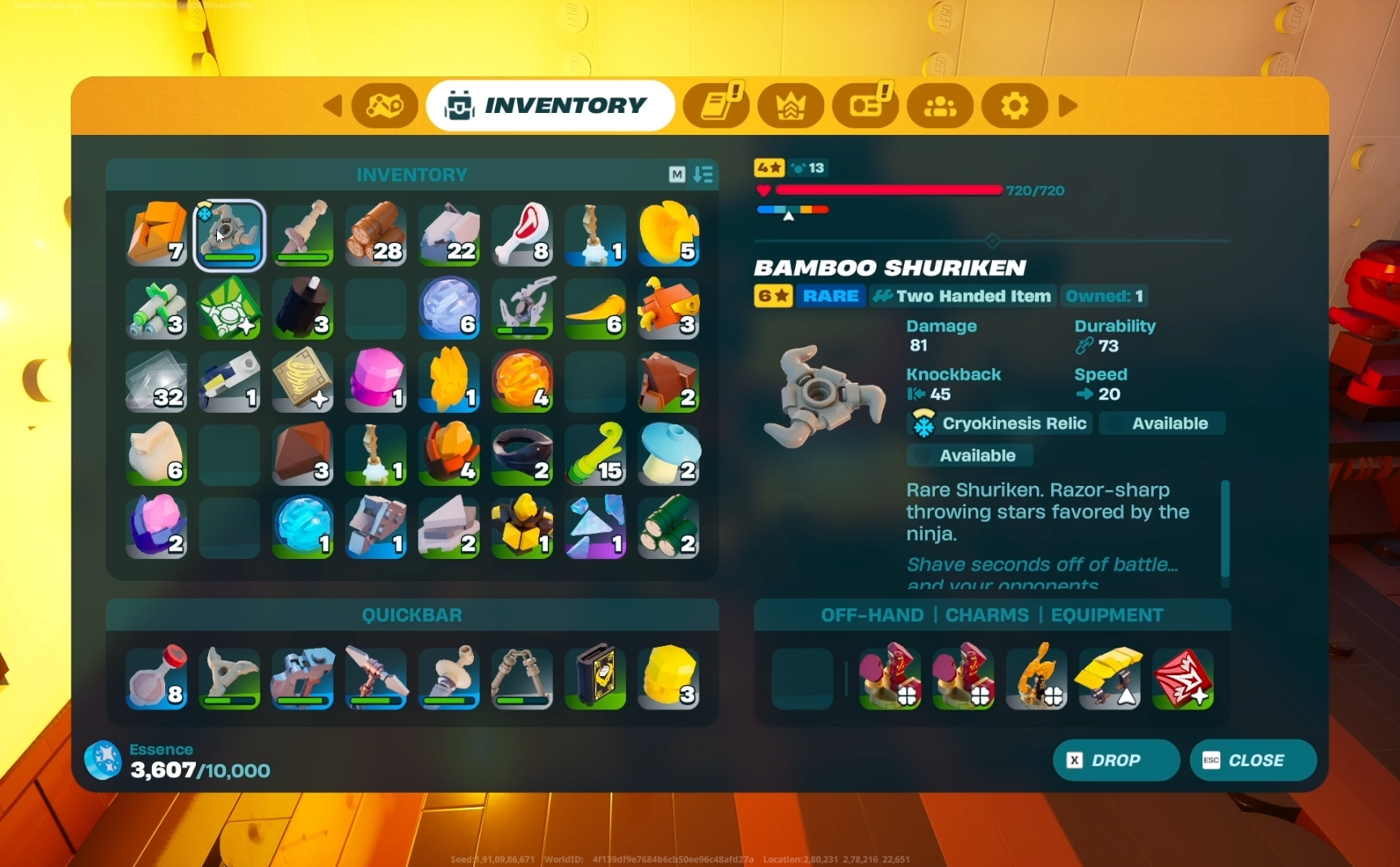Open the Pass crown icon
The image size is (1400, 867).
pyautogui.click(x=789, y=106)
